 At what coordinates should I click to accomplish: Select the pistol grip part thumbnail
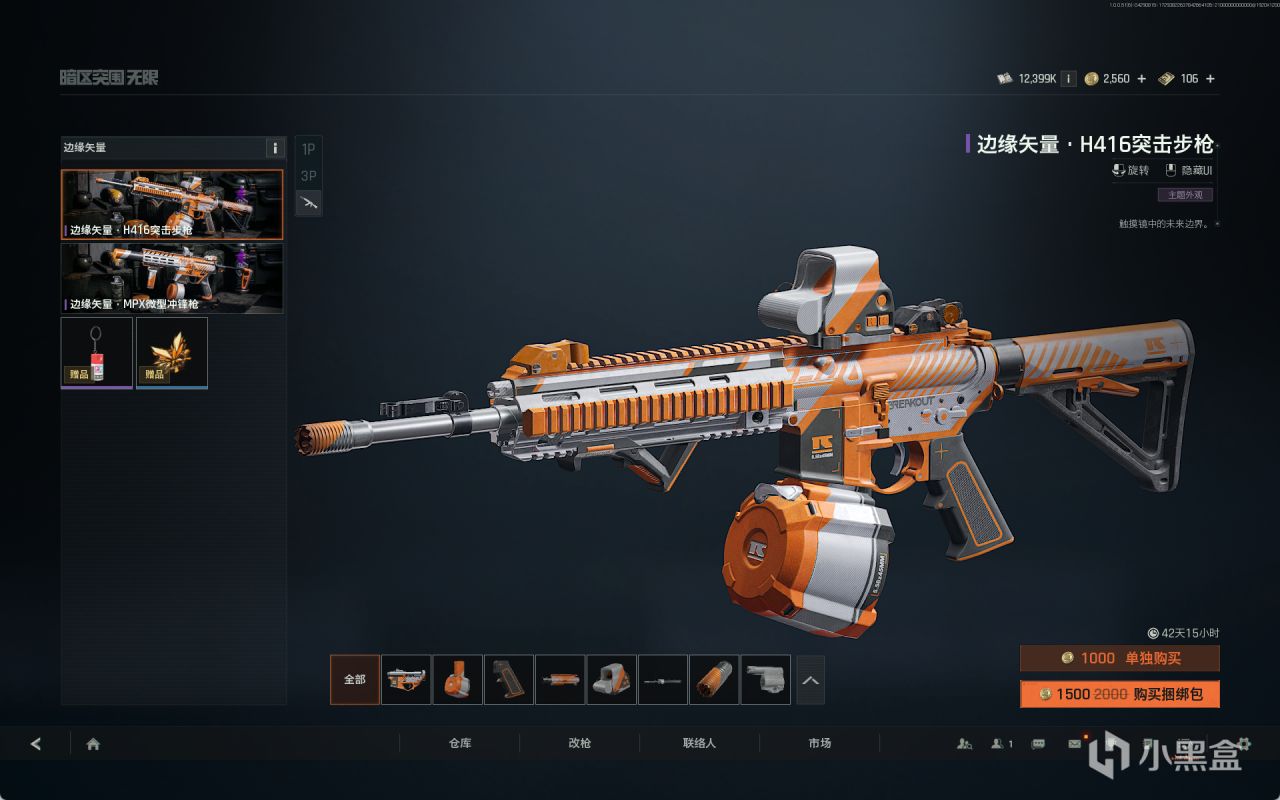[509, 680]
